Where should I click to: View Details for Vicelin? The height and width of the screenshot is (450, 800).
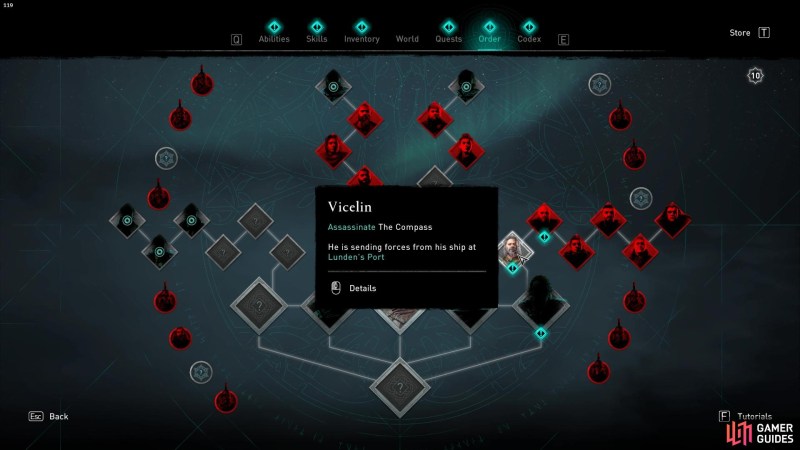362,288
